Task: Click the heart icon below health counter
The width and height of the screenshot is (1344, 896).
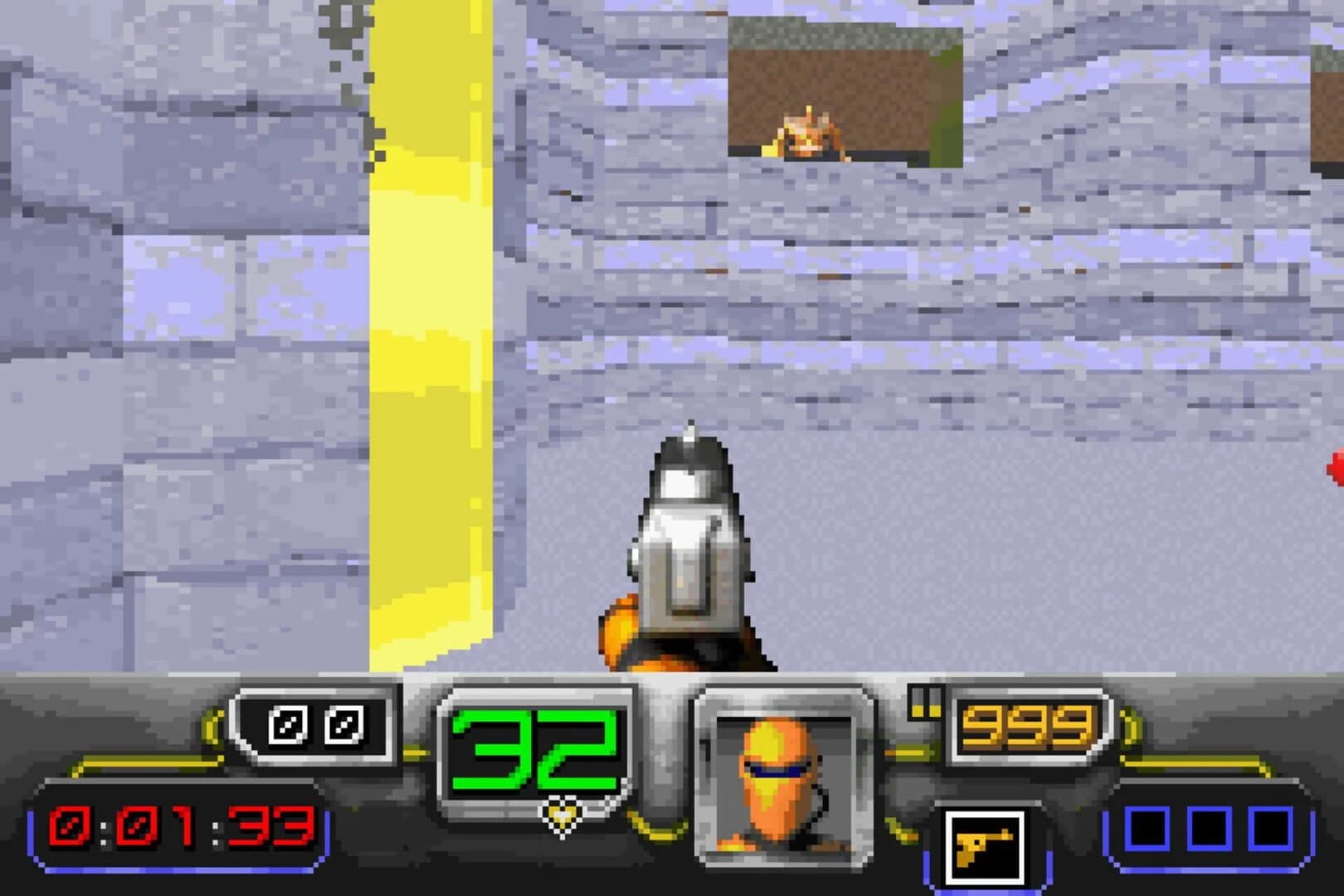Action: point(562,814)
